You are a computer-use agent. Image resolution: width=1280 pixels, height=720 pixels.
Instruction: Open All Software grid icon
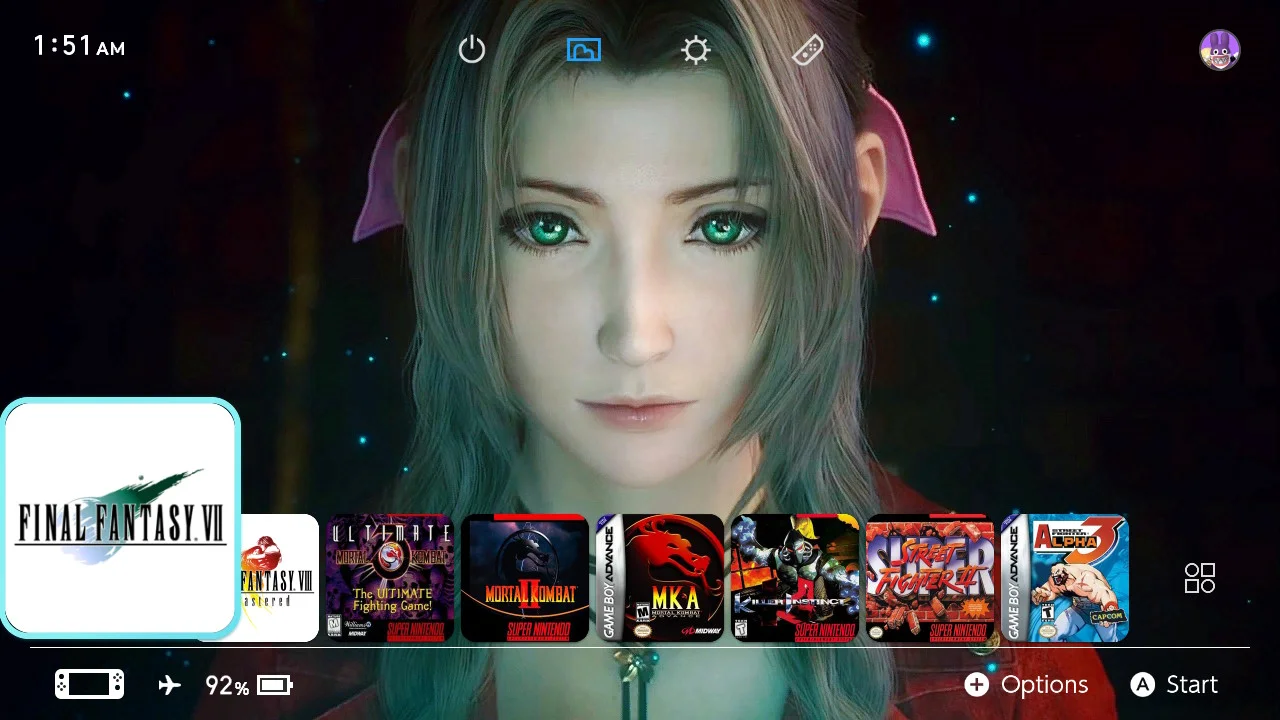[1199, 579]
